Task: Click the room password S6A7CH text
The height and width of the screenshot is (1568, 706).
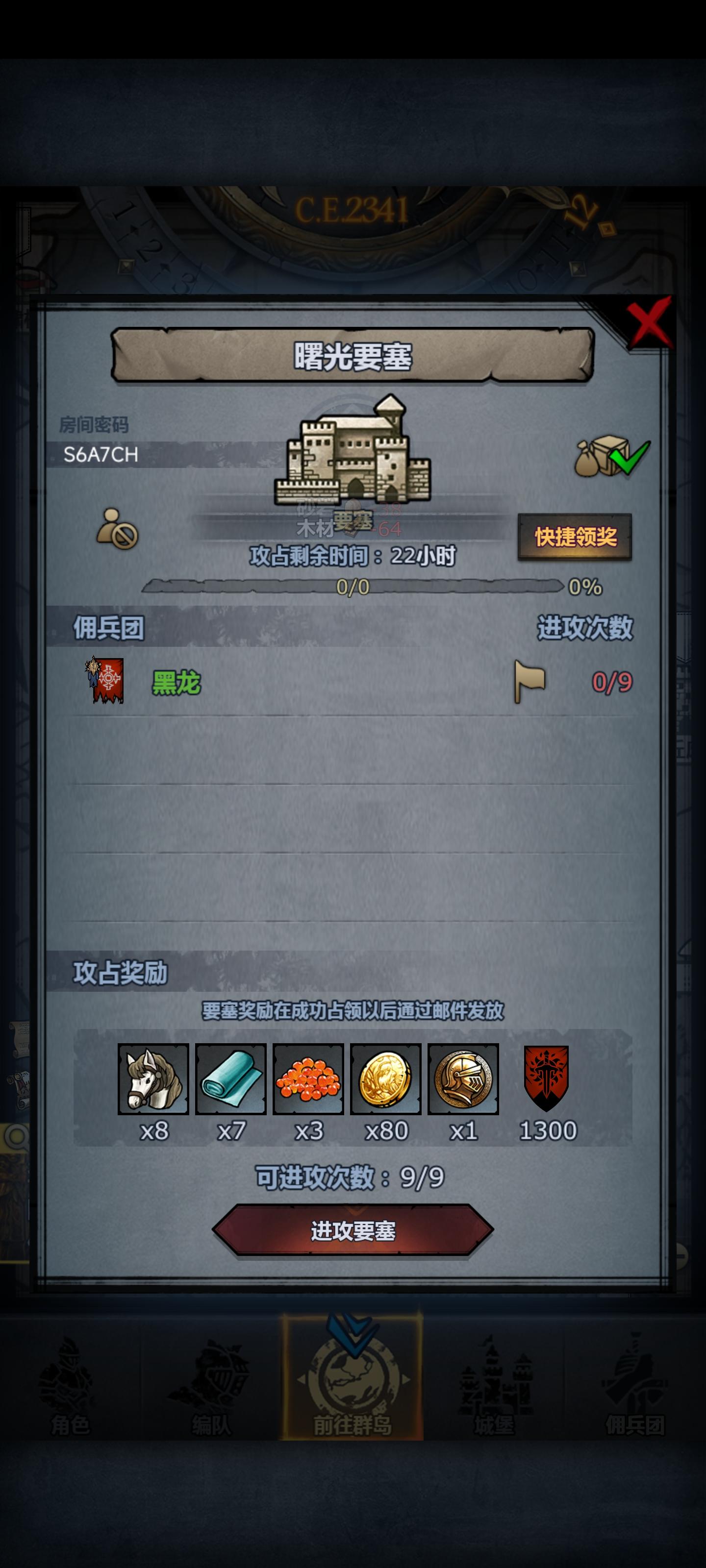Action: coord(101,455)
